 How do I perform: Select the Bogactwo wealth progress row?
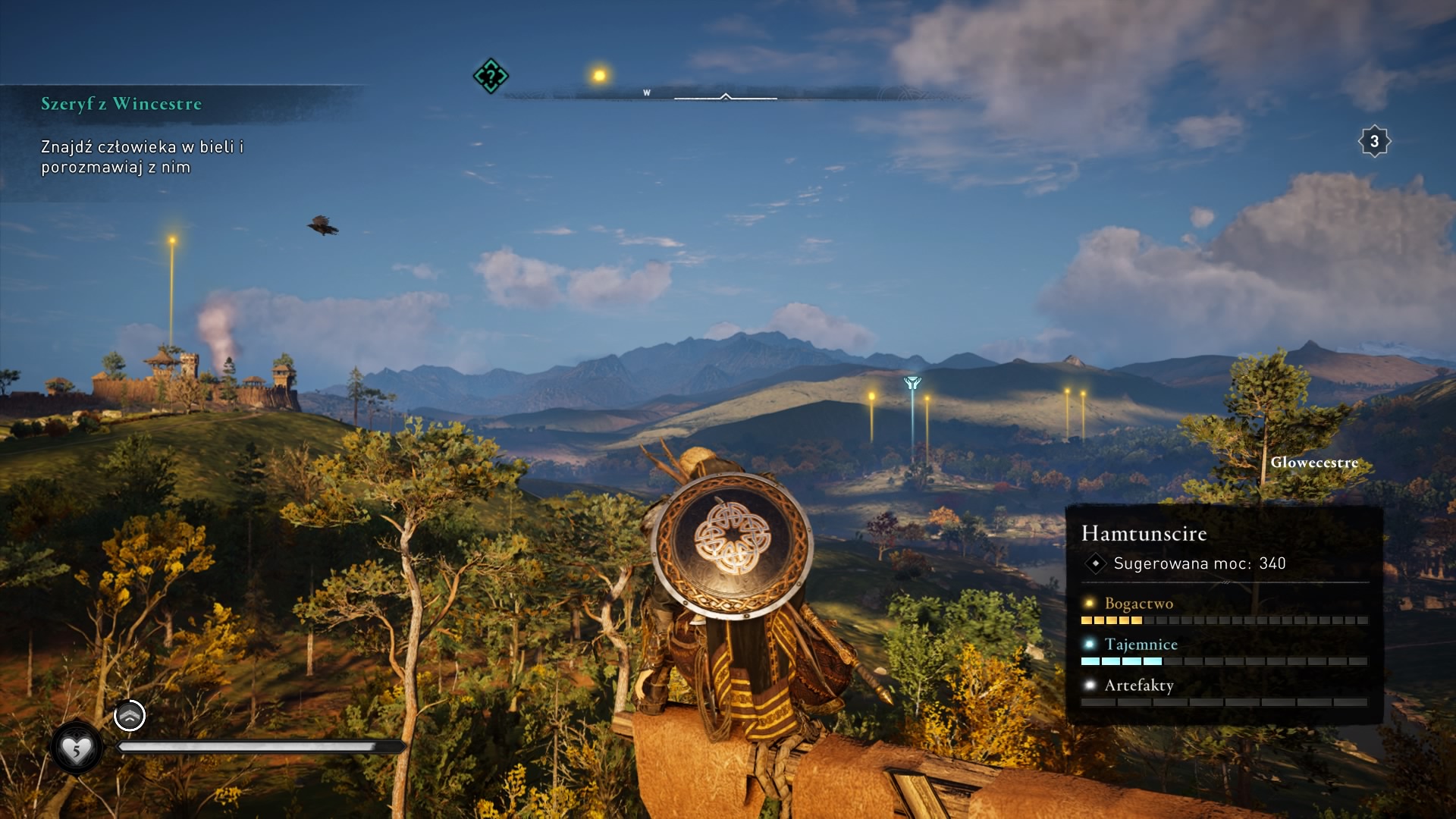(1223, 610)
